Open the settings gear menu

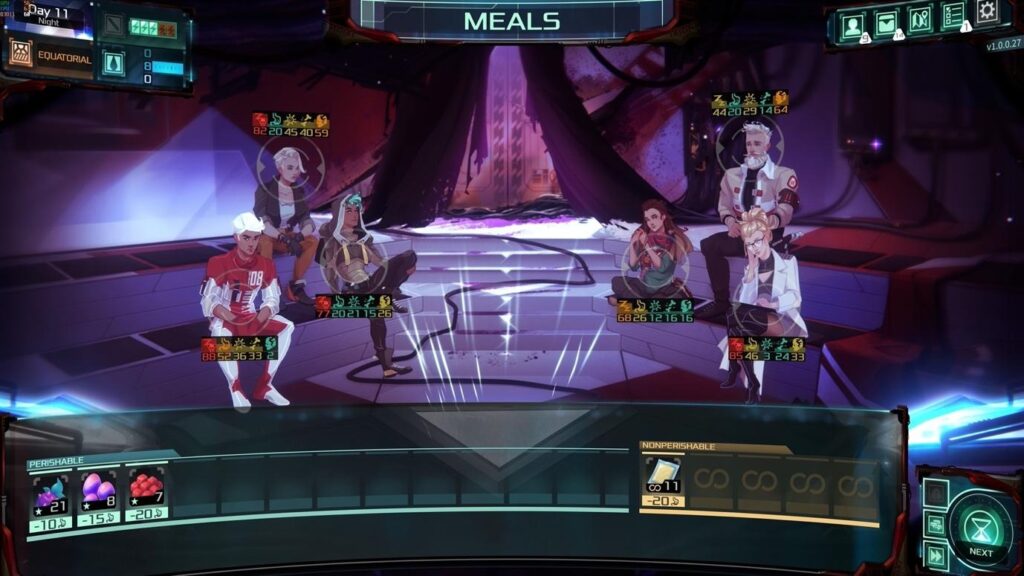tap(987, 12)
